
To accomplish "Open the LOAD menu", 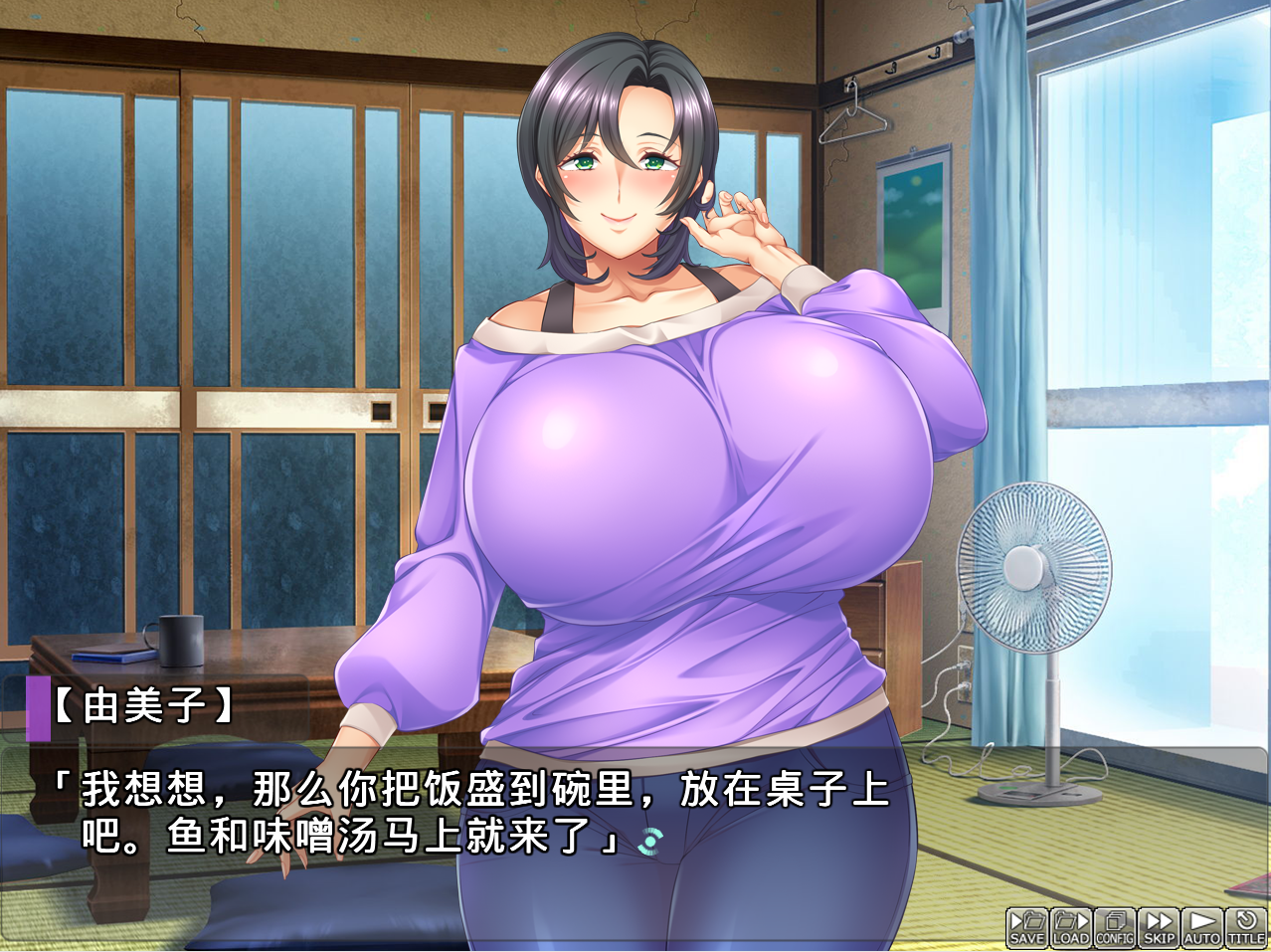I will (x=1071, y=927).
